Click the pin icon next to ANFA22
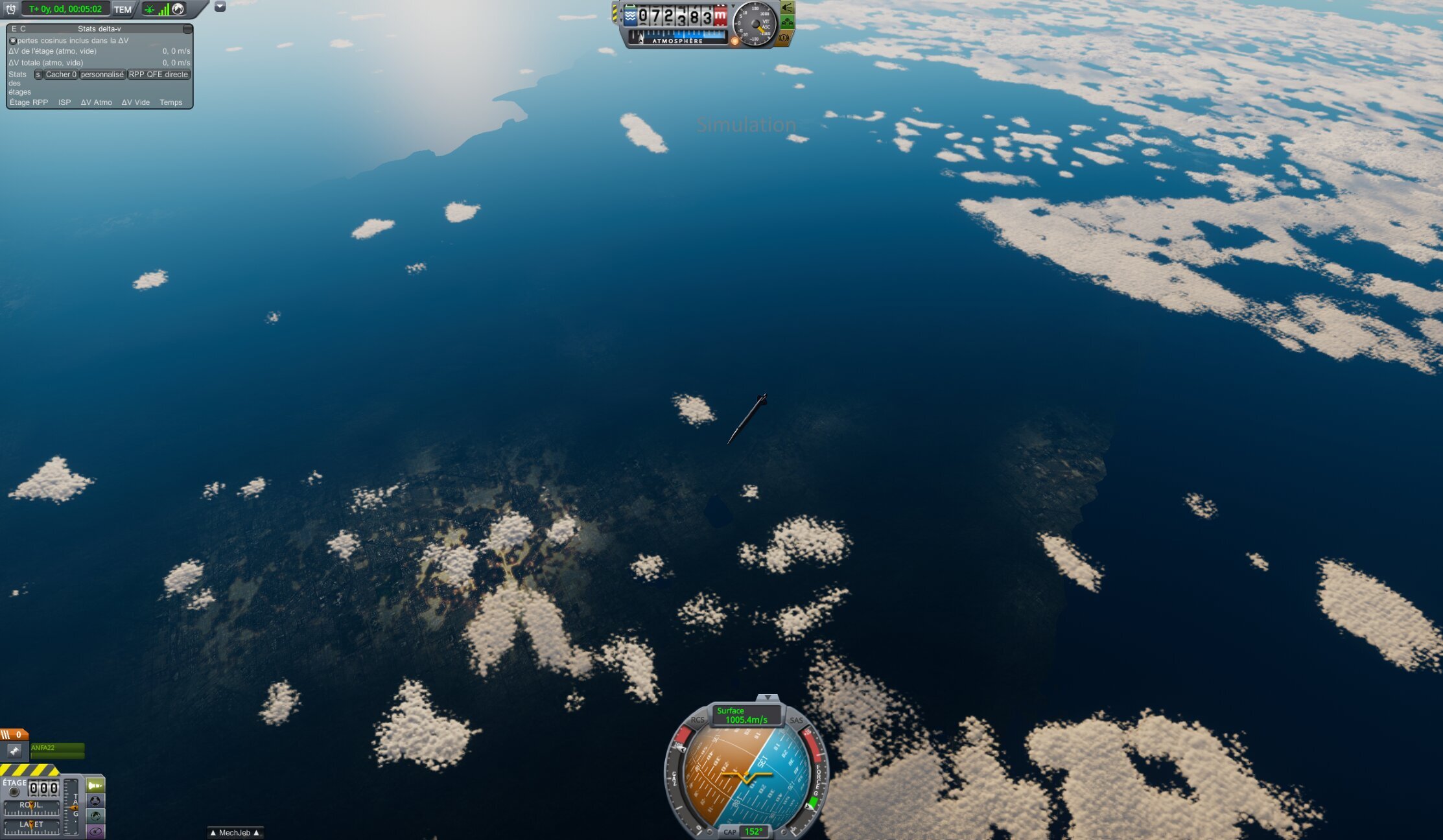 click(x=15, y=751)
